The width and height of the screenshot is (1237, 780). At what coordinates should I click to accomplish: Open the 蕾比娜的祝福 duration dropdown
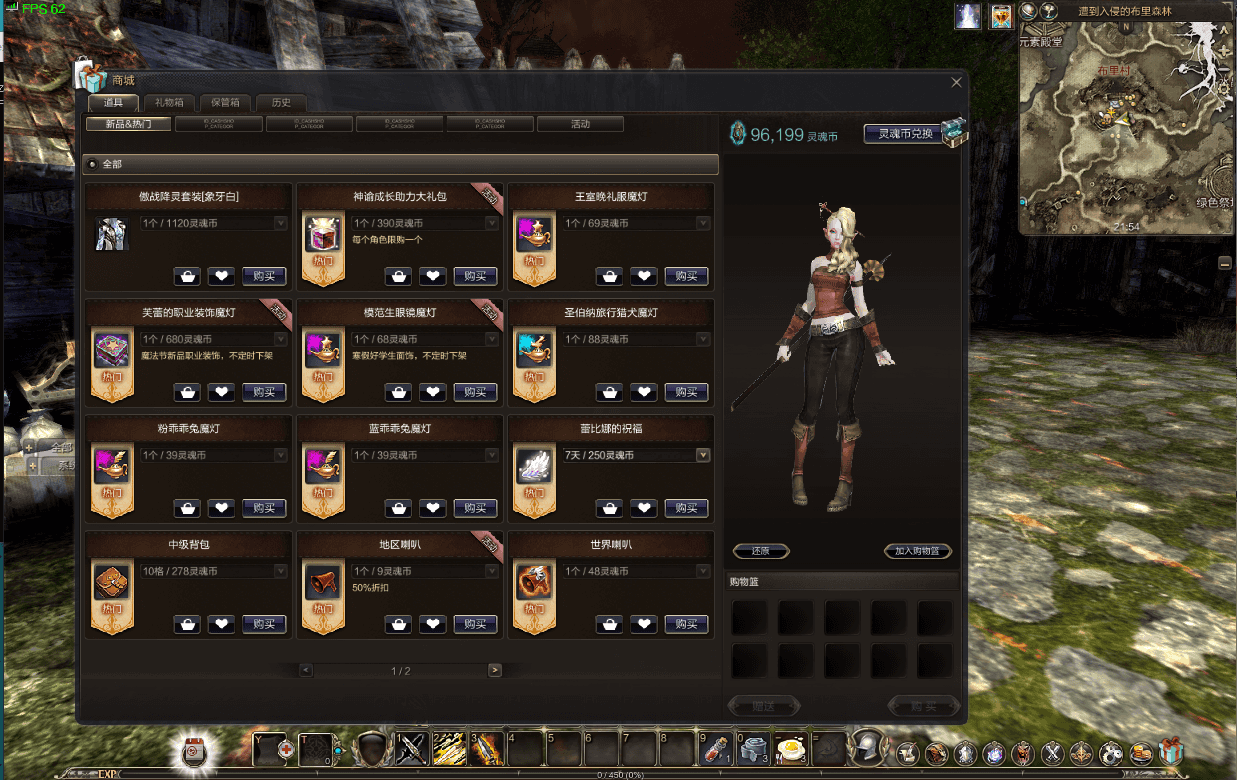point(703,455)
